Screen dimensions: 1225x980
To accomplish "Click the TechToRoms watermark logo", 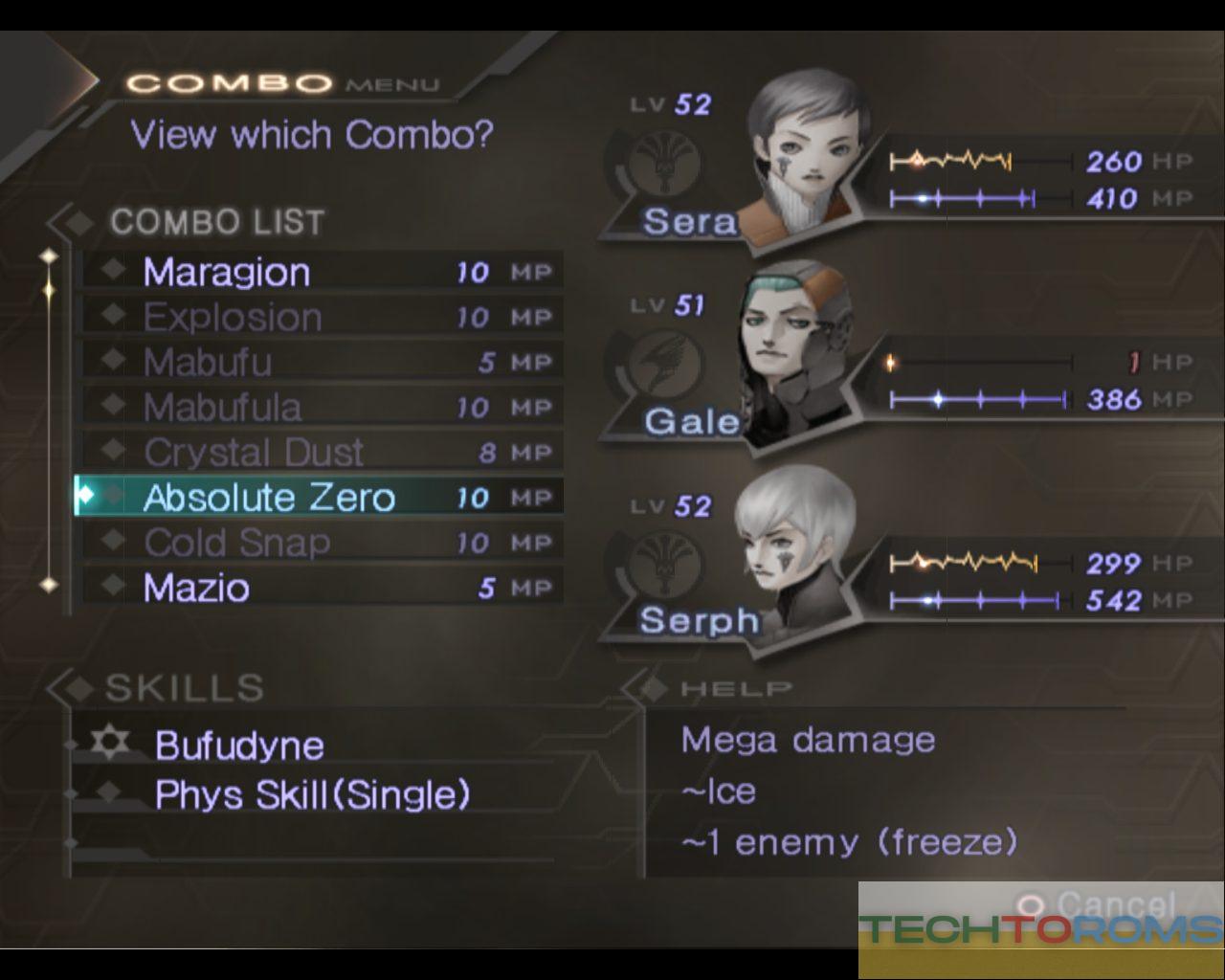I will [x=1041, y=929].
